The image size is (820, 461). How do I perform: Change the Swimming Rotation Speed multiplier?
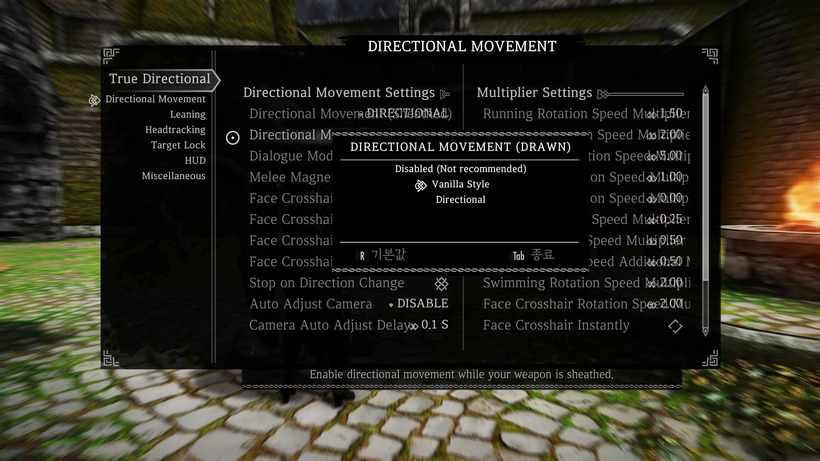[664, 283]
